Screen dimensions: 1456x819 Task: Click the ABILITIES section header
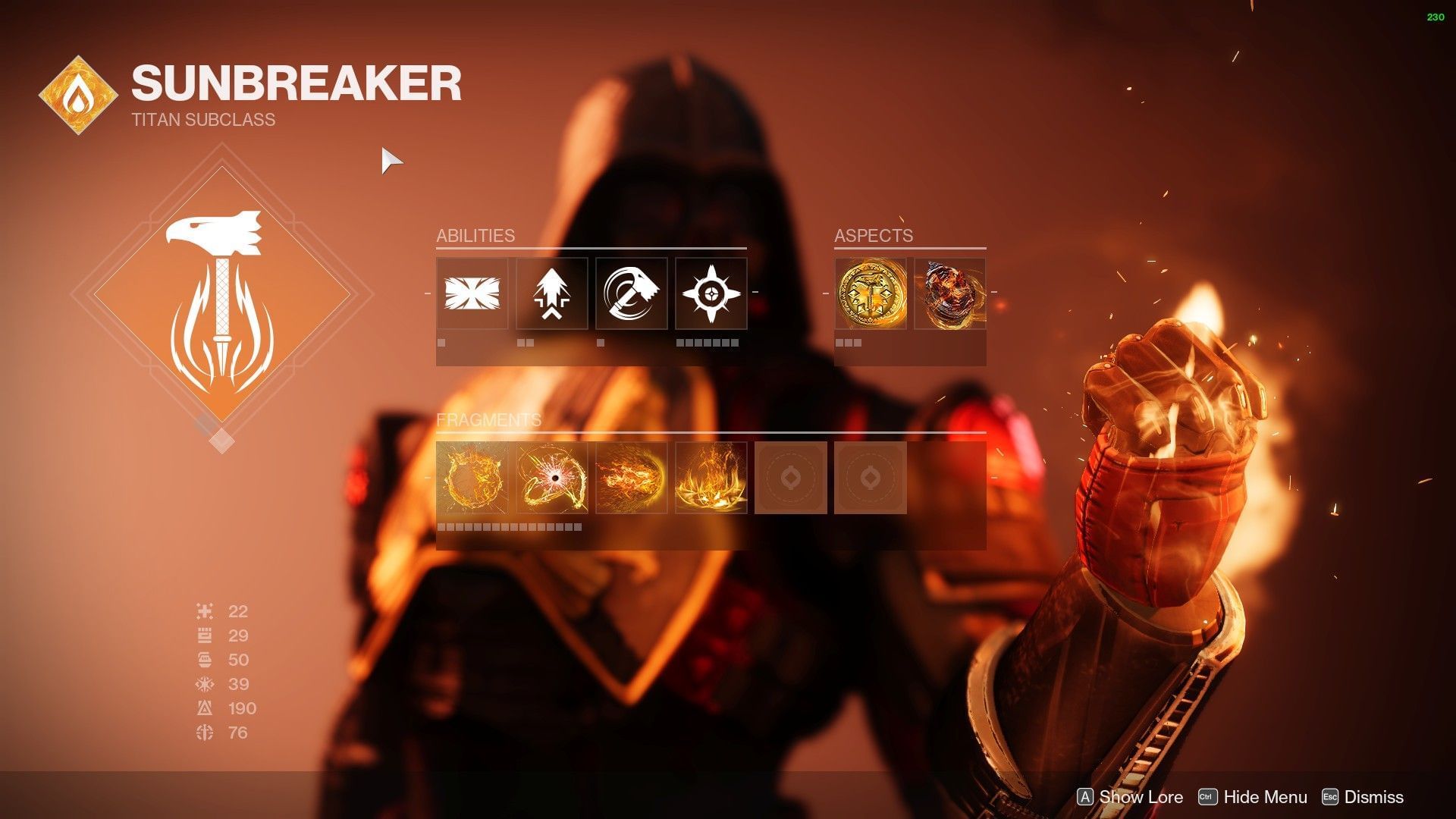tap(475, 235)
